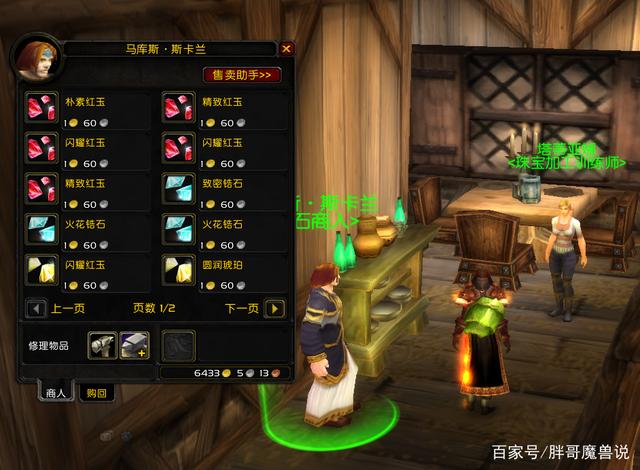Screen dimensions: 640x470
Task: Select the yellow-gem 闪耀红玉 item
Action: (x=39, y=270)
